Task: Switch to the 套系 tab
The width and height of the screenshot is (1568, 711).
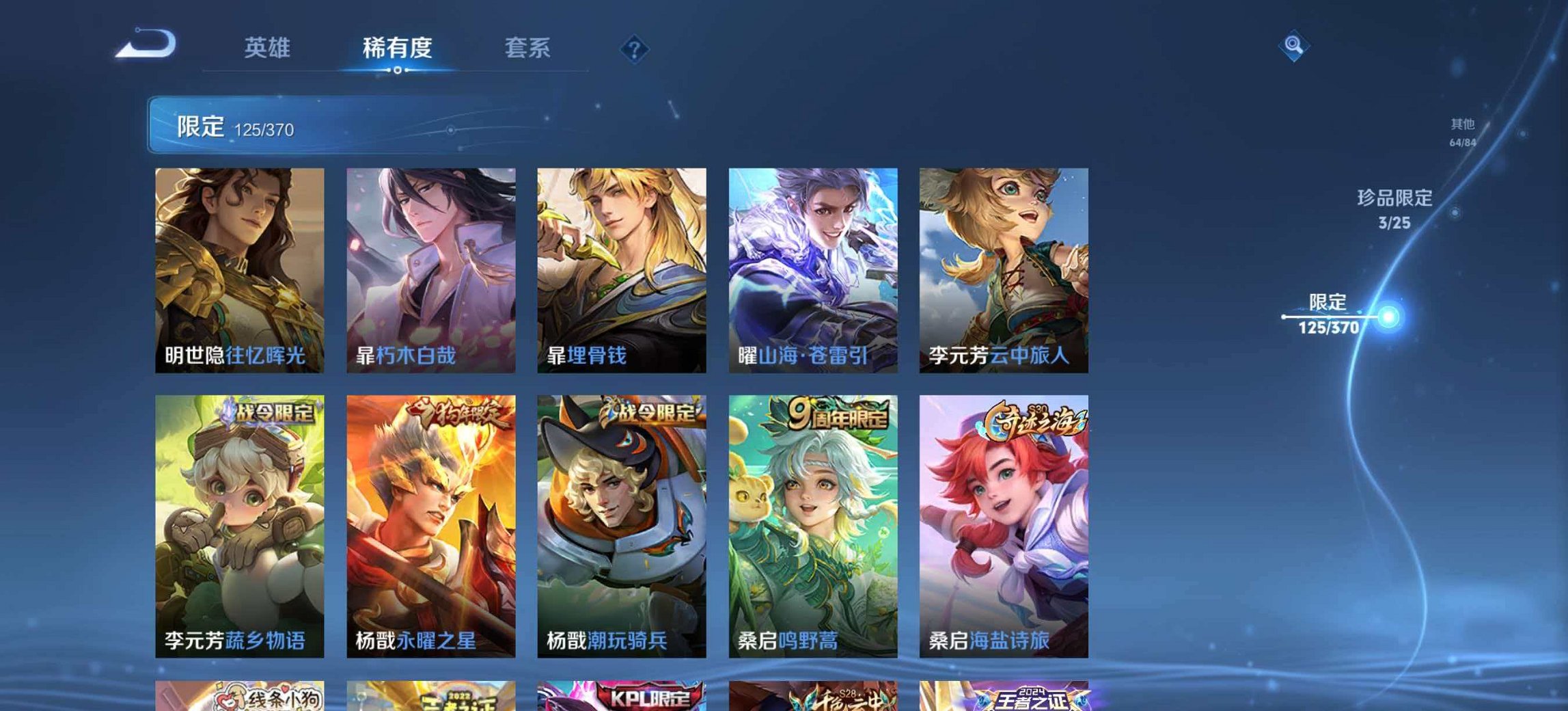Action: (x=527, y=48)
